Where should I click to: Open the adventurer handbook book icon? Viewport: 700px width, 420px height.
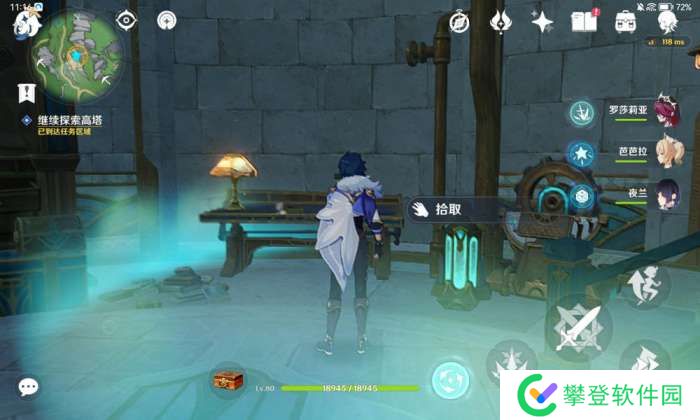[583, 20]
